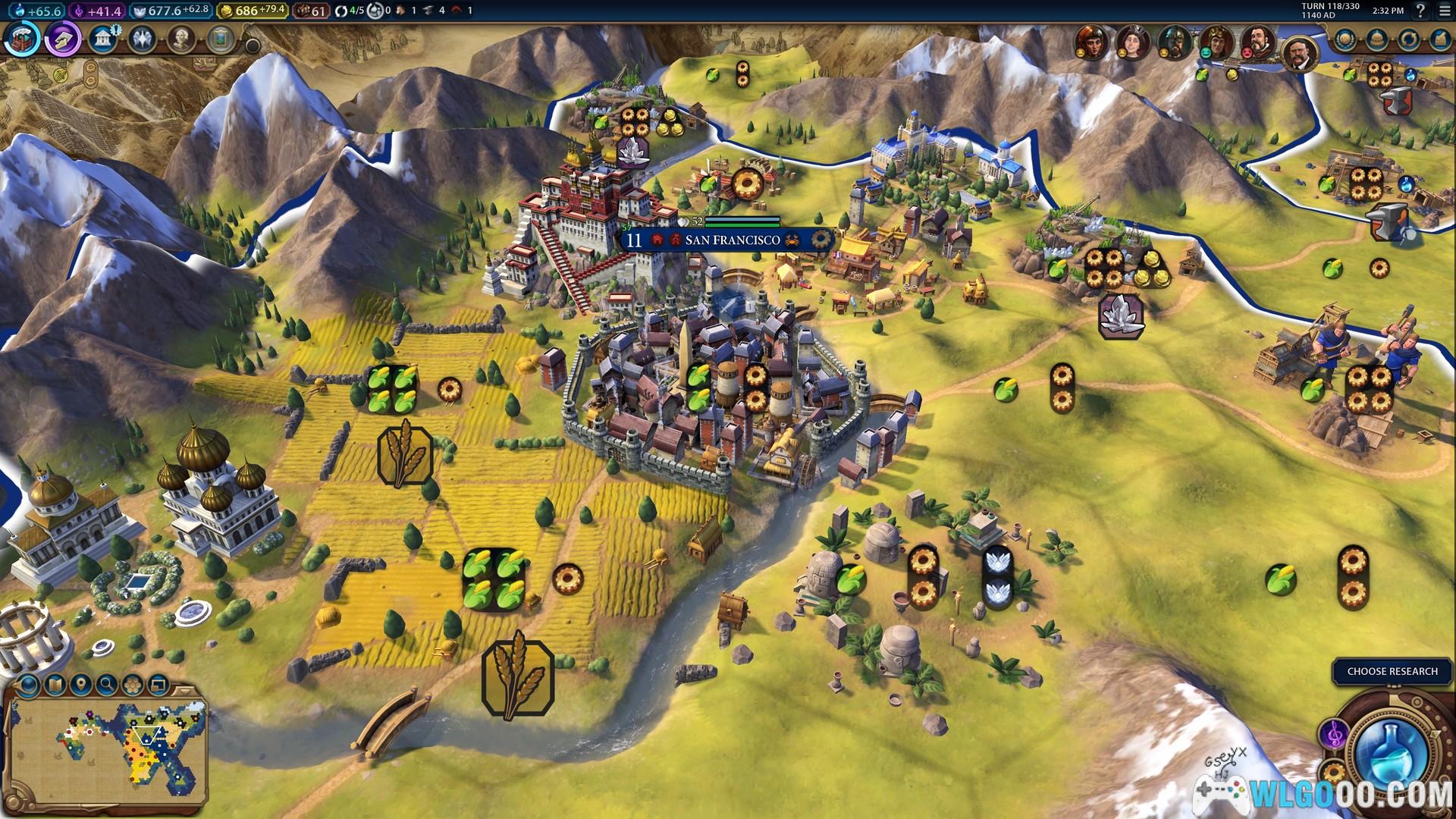Open Great Works framed painting icon
Viewport: 1456px width, 819px height.
pos(221,39)
